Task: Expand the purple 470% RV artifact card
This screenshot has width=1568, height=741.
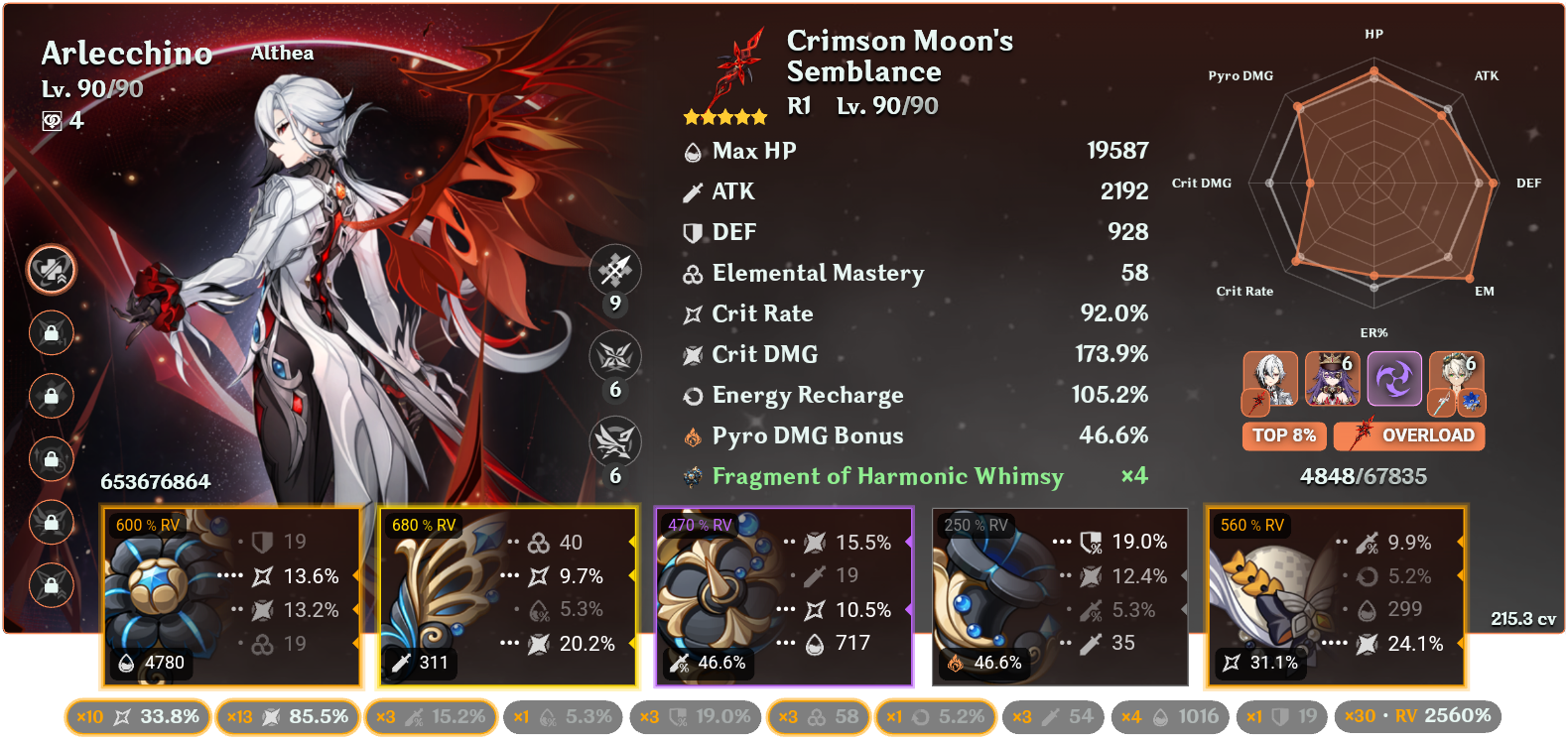Action: tap(784, 595)
